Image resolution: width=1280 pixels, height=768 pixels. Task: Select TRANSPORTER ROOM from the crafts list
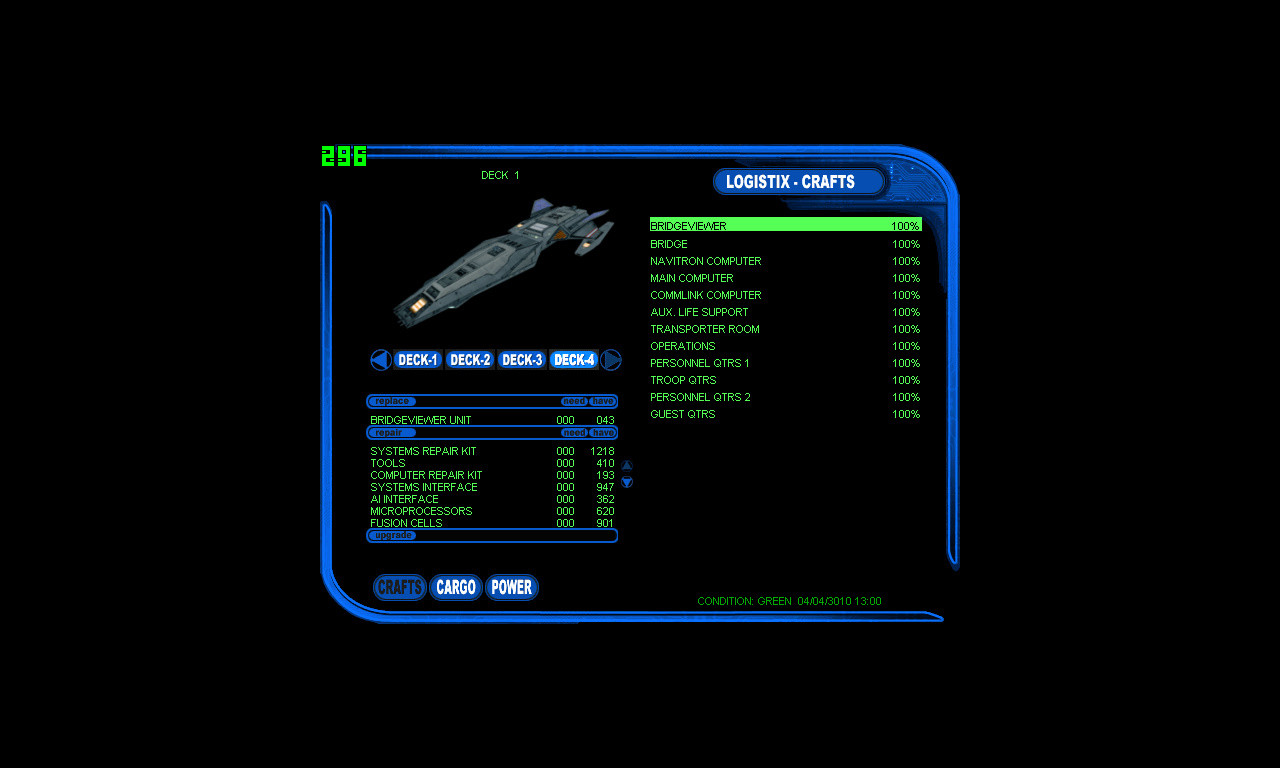coord(705,329)
